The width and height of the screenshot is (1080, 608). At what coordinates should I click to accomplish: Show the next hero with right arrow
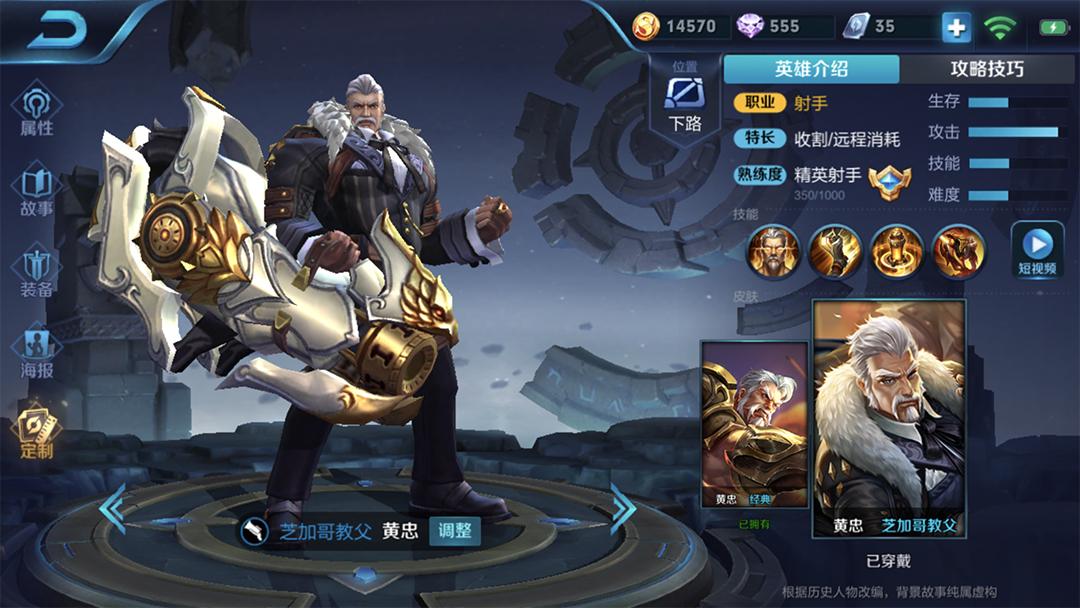click(622, 509)
